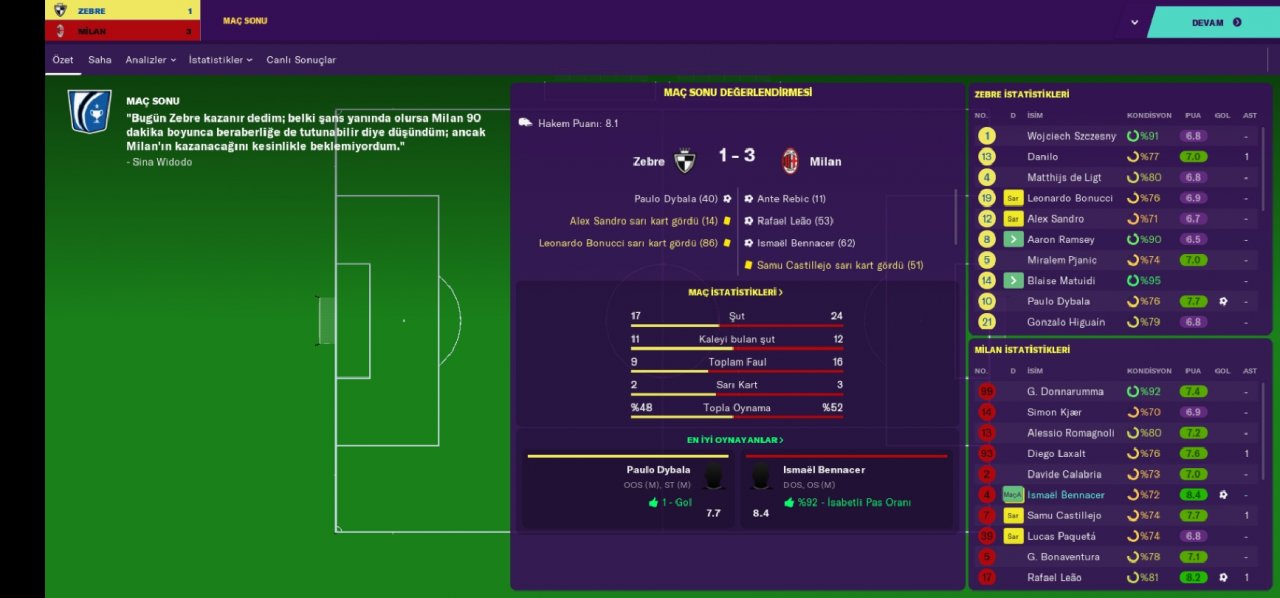Screen dimensions: 1280x598
Task: Expand the Maç İstatistikleri section
Action: coord(736,292)
